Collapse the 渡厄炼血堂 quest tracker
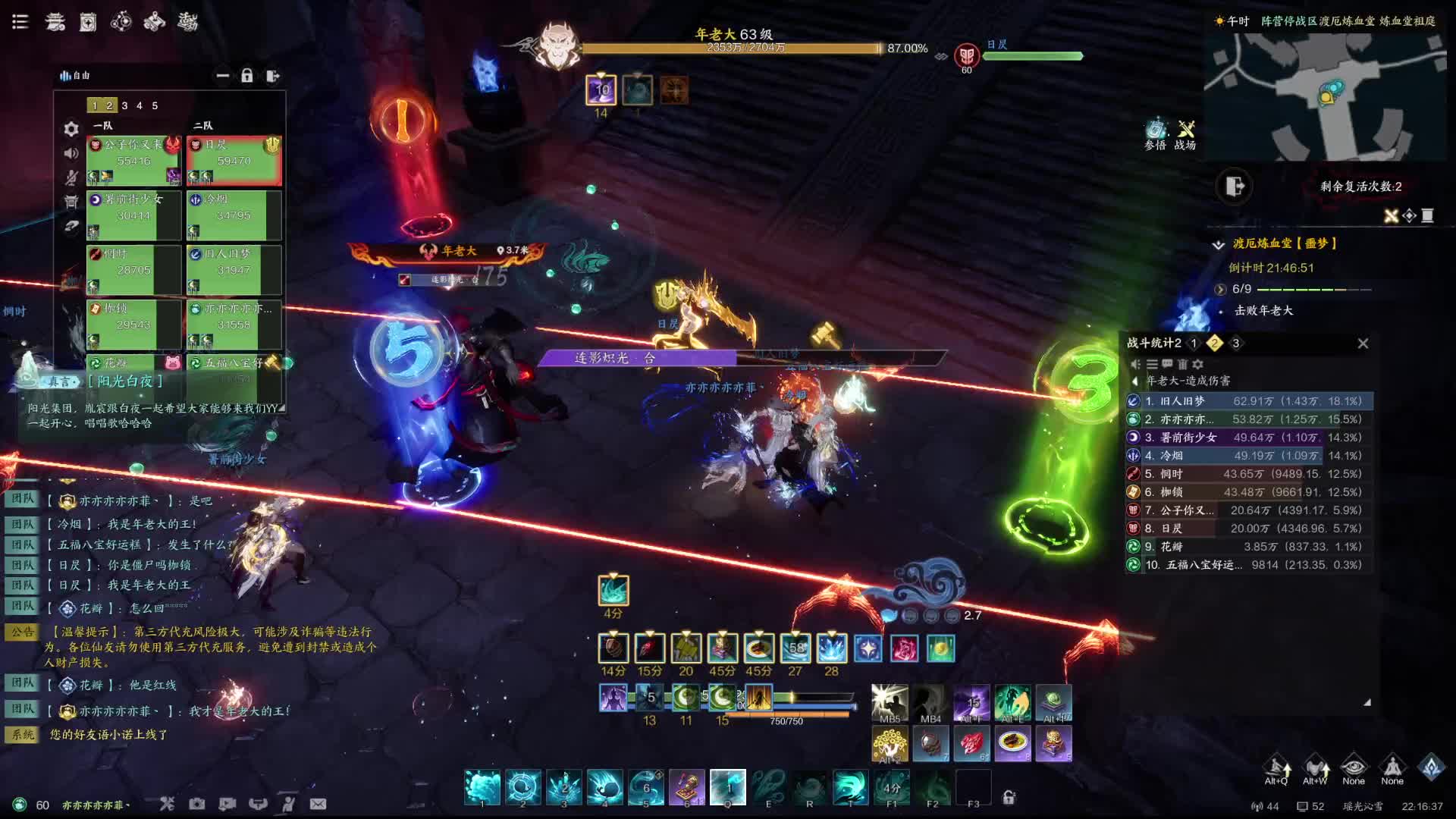1456x819 pixels. [1218, 244]
